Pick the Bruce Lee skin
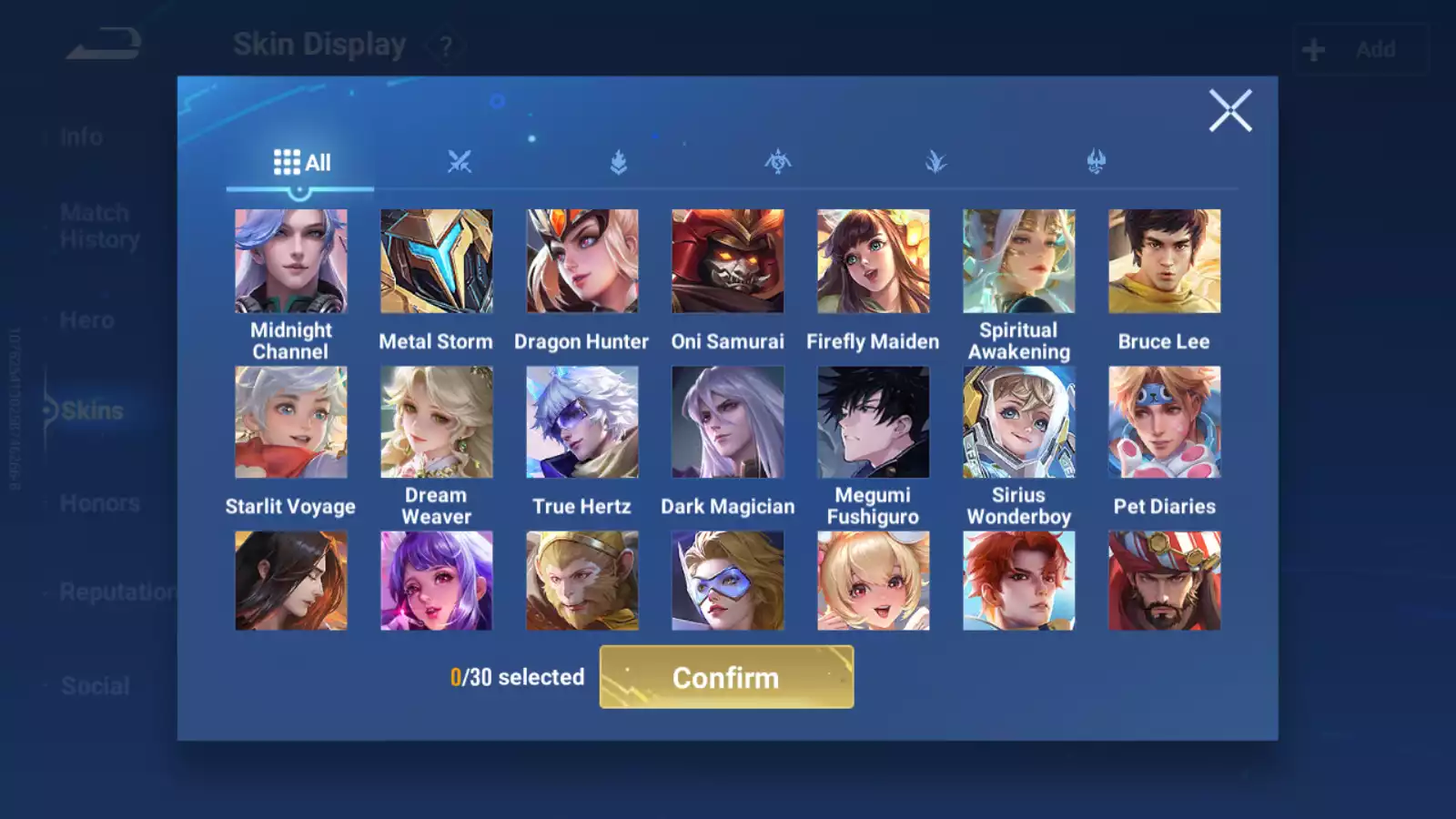 point(1165,261)
